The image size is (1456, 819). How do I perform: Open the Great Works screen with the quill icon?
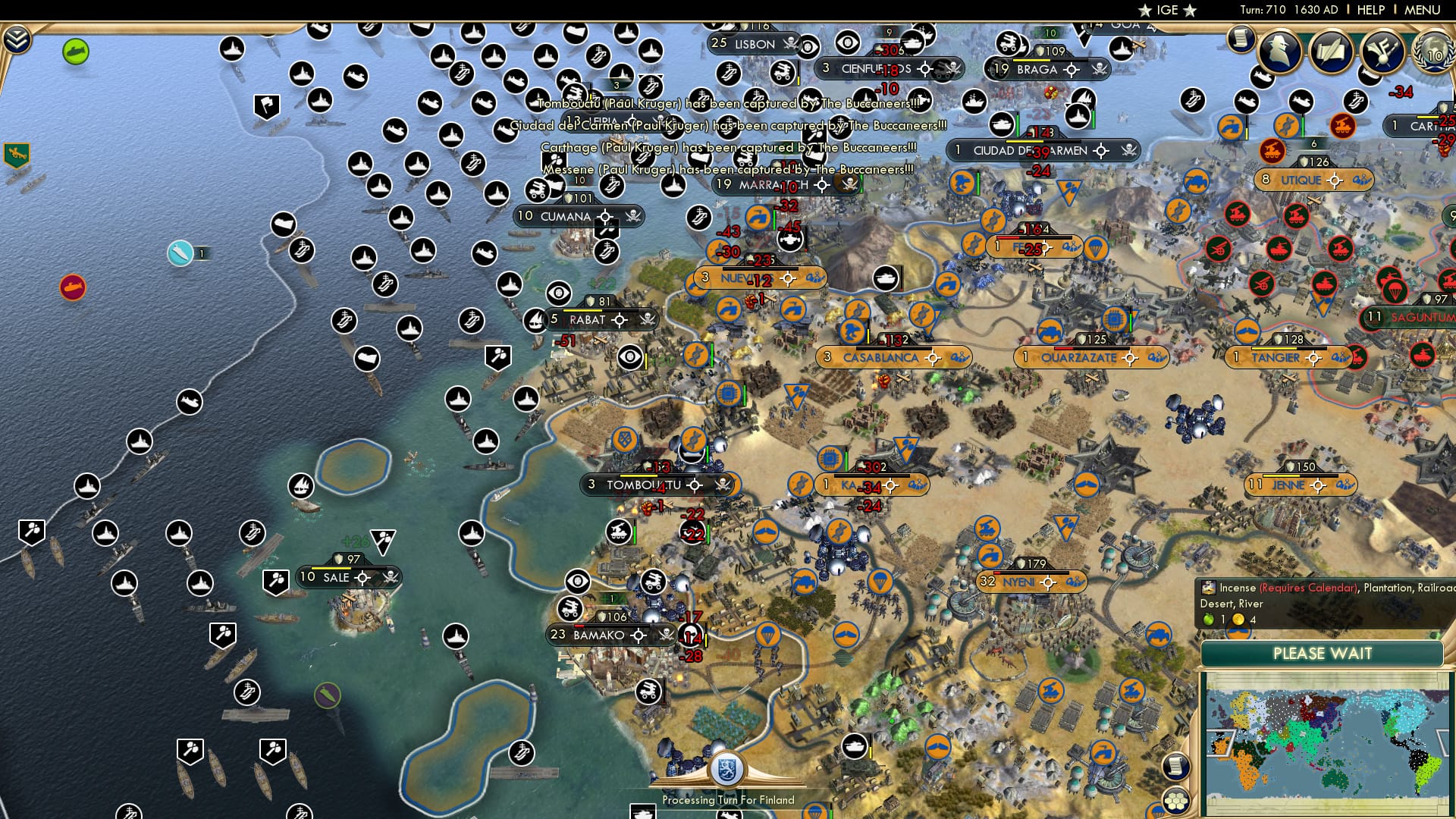click(1329, 52)
